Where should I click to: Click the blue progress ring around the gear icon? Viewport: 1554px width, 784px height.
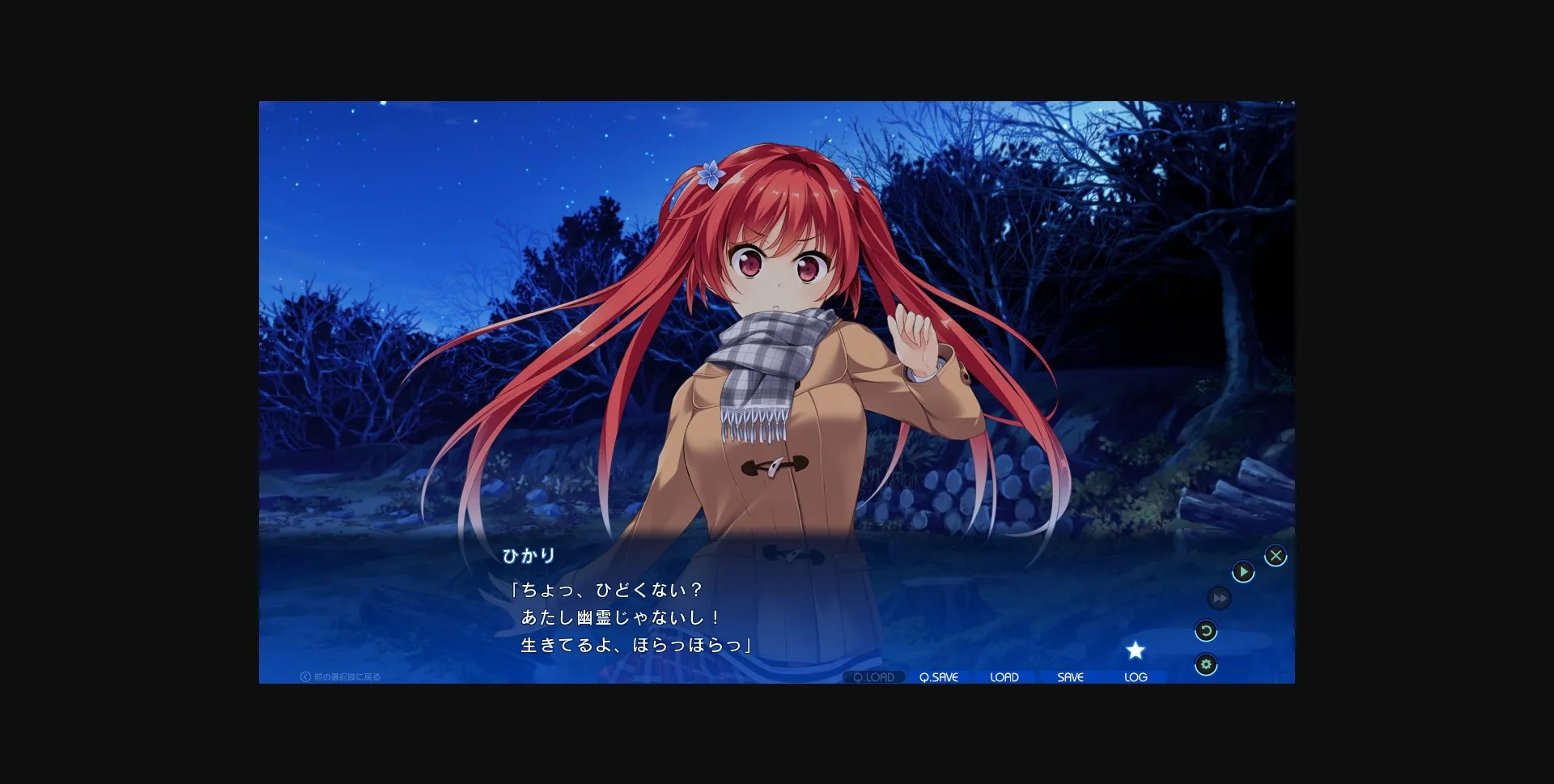click(x=1205, y=663)
